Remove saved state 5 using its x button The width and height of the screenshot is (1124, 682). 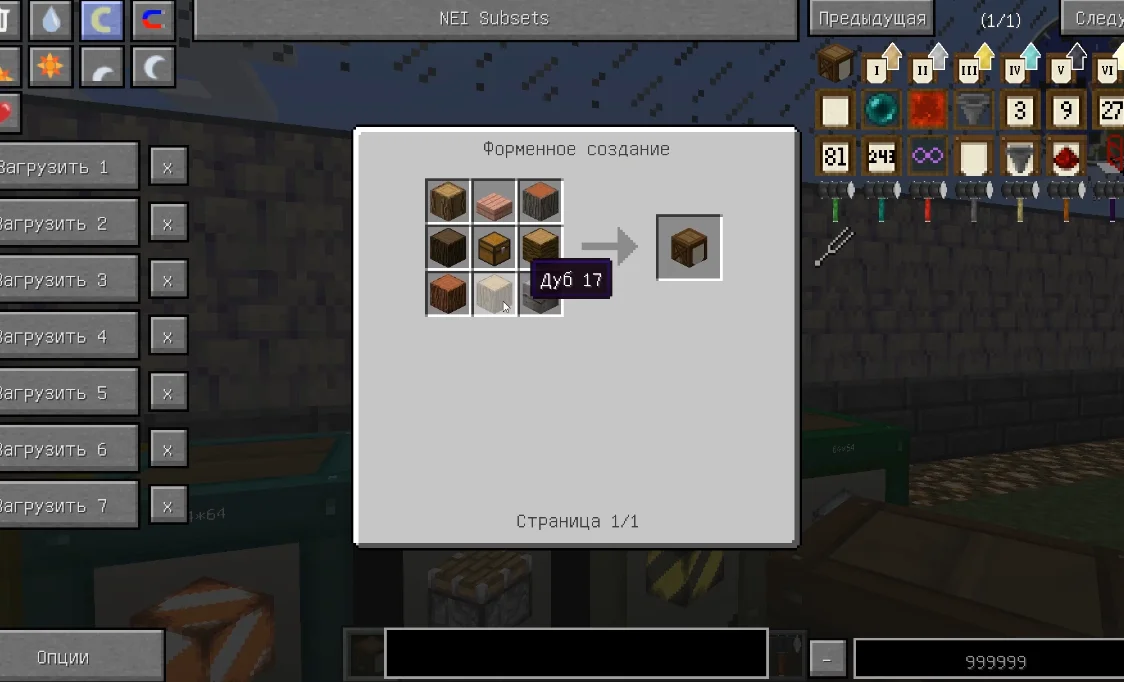coord(168,393)
